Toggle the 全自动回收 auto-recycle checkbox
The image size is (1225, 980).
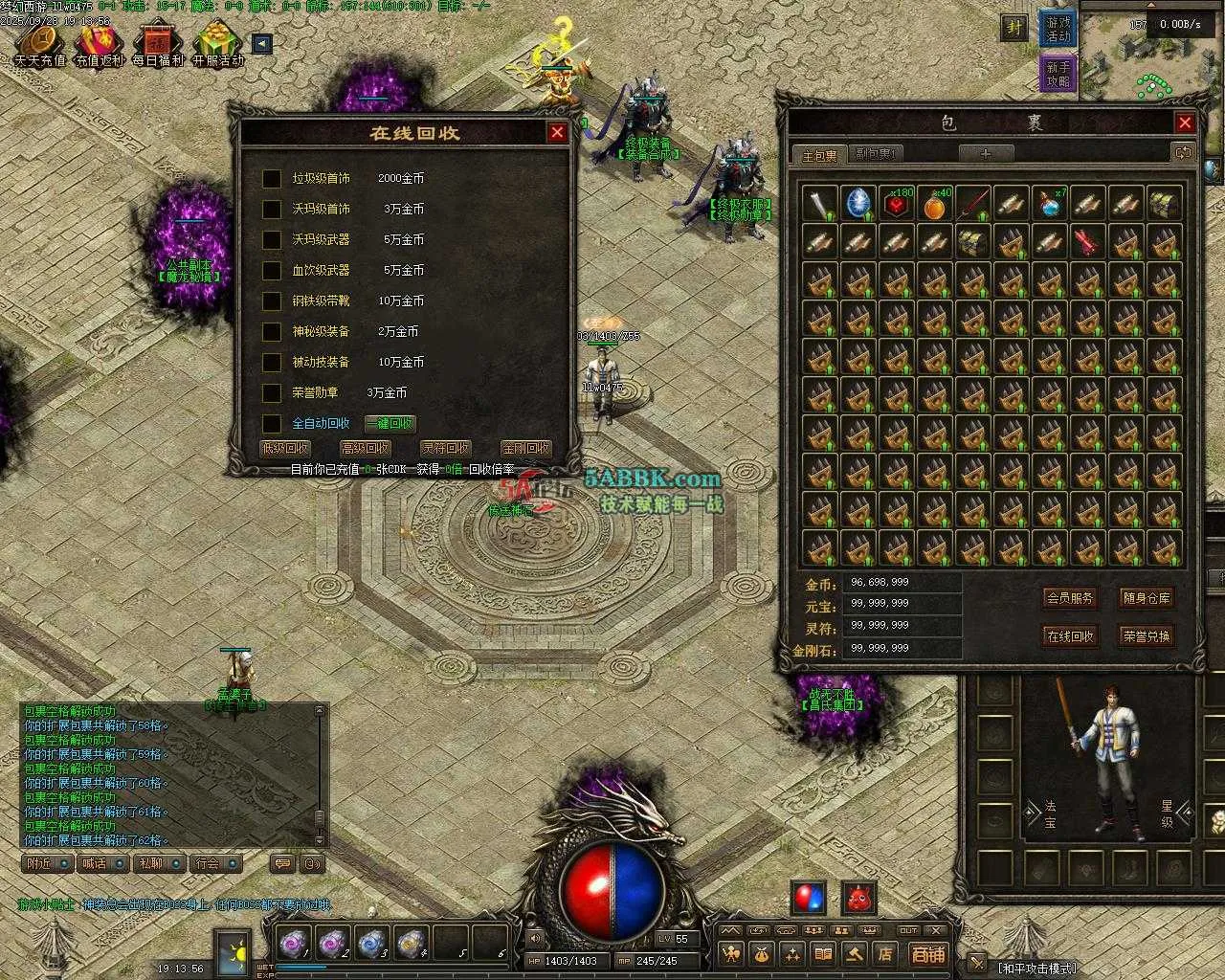tap(272, 424)
